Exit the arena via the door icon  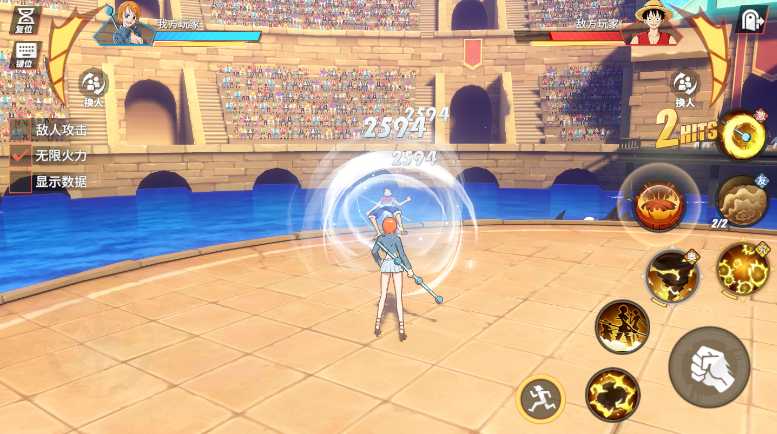[x=751, y=20]
